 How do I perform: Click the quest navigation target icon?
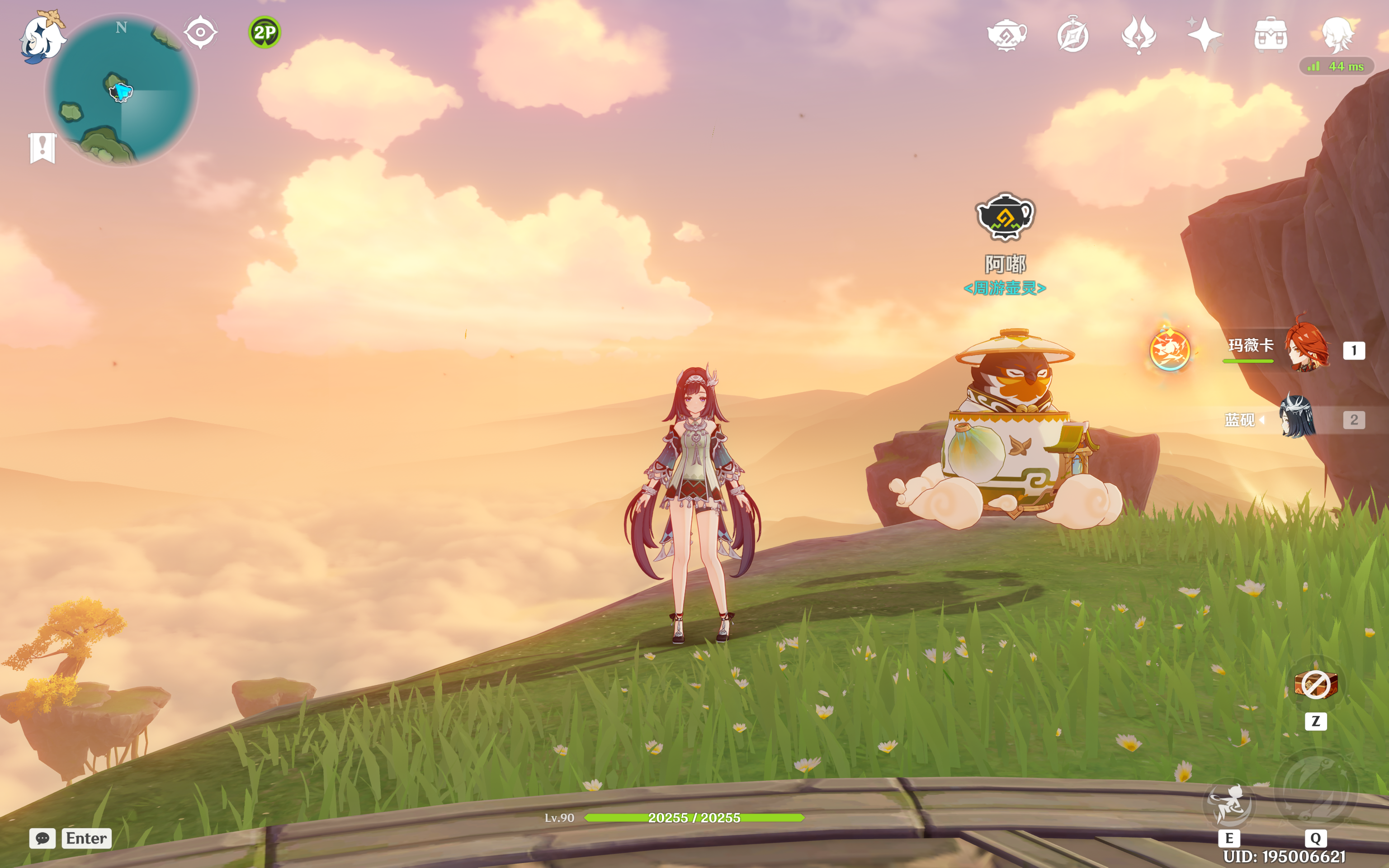tap(200, 32)
